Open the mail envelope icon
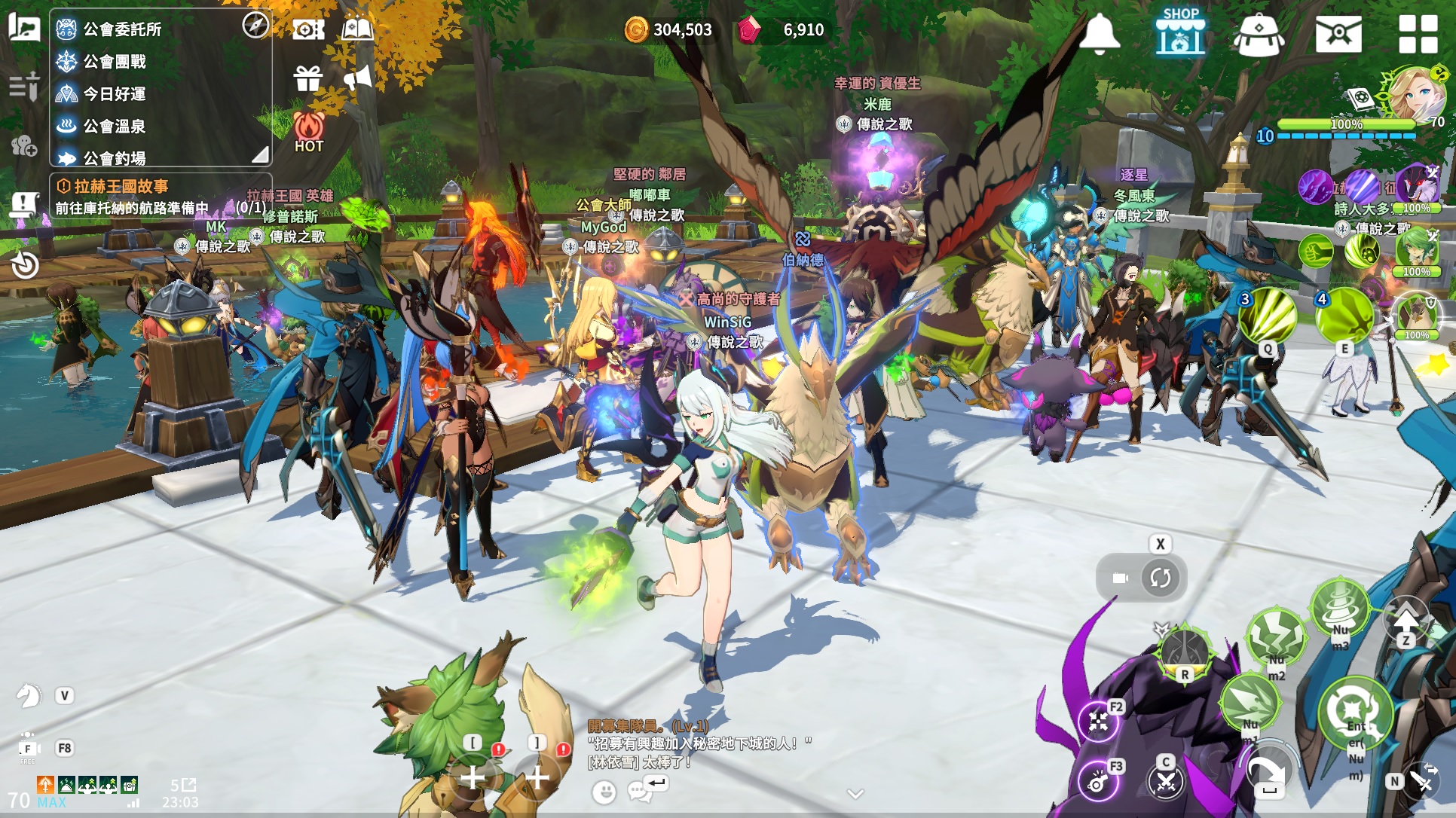The height and width of the screenshot is (818, 1456). click(1338, 34)
